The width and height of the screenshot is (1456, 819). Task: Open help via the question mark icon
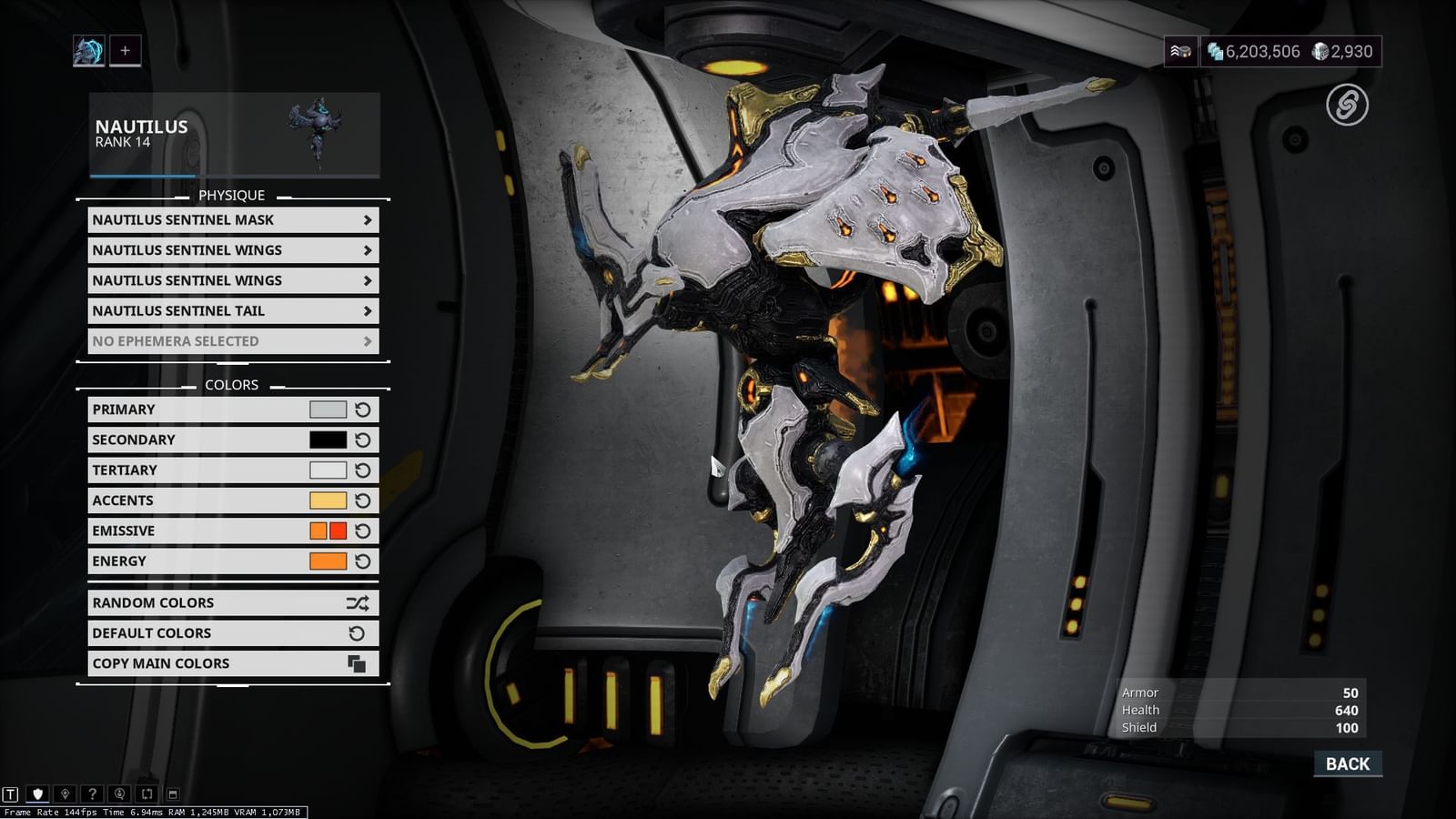click(92, 793)
